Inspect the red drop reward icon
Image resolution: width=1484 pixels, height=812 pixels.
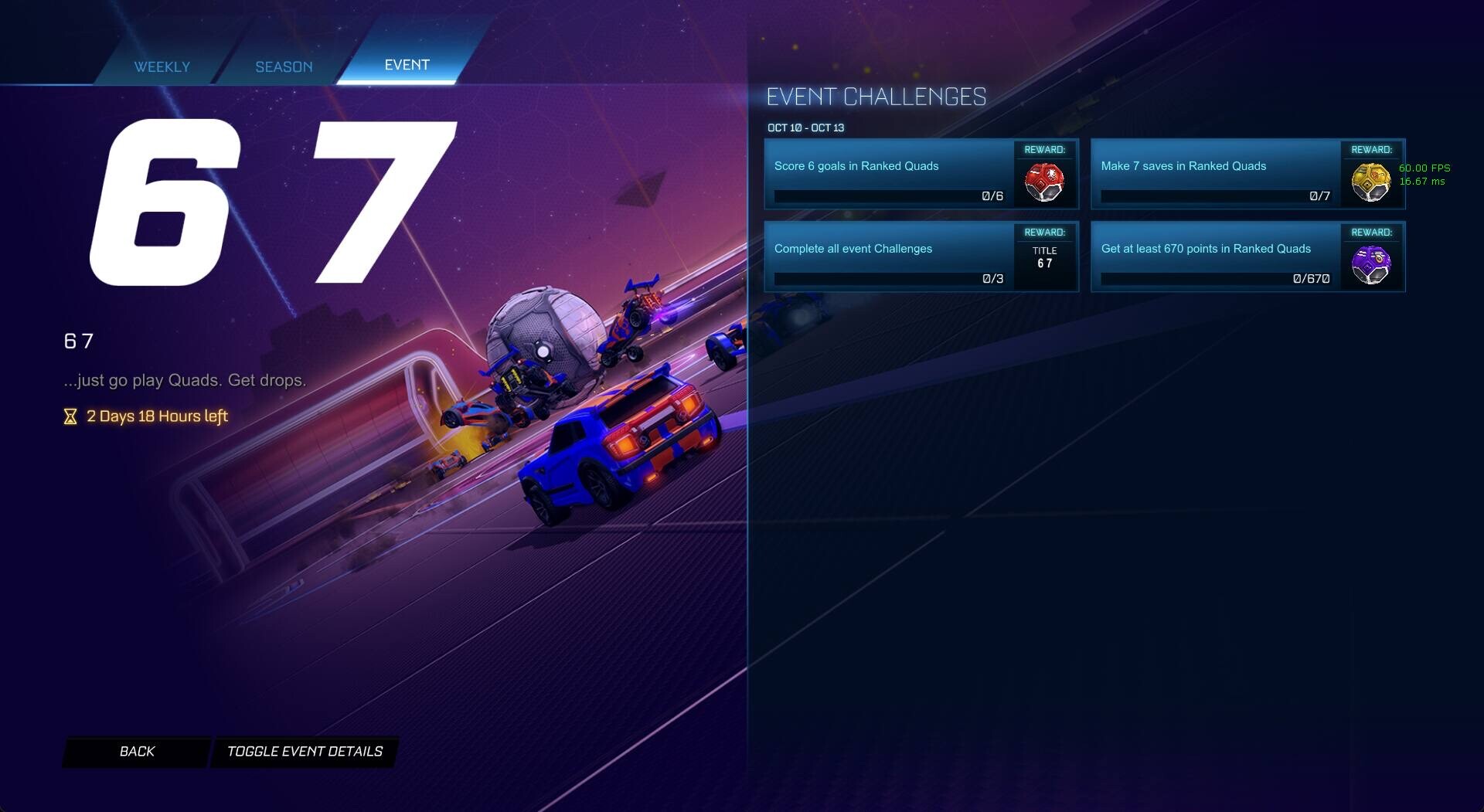click(x=1044, y=182)
